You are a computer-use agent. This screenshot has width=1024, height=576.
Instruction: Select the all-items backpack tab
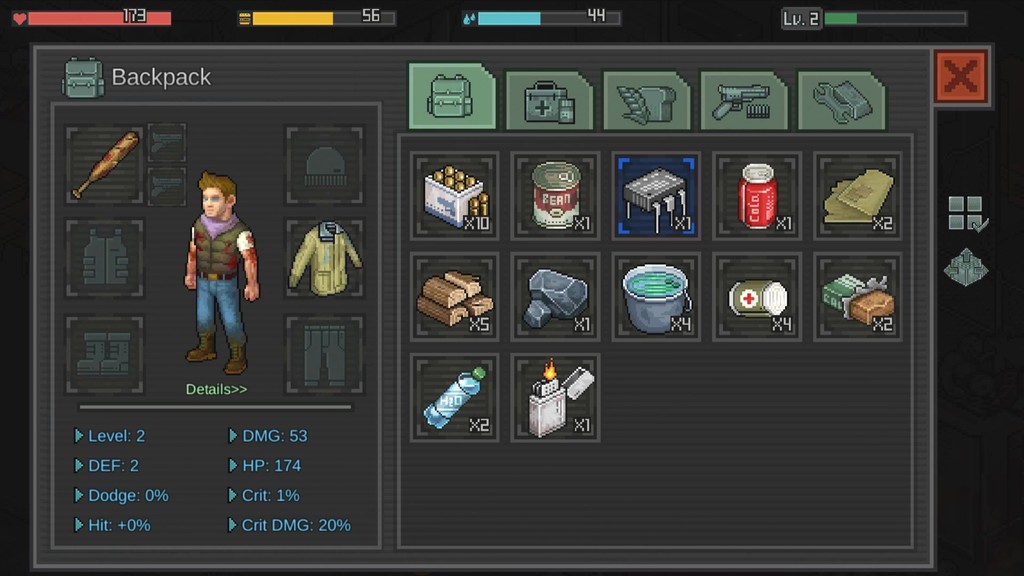pyautogui.click(x=452, y=97)
